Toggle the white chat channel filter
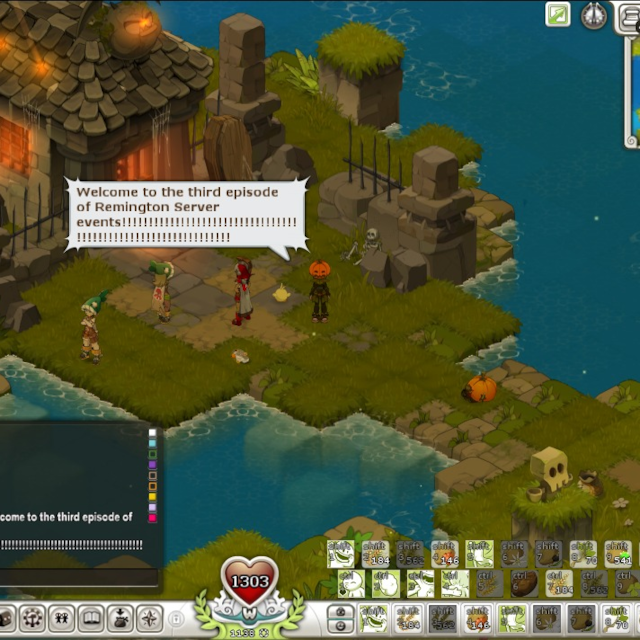Screen dimensions: 640x640 coord(153,433)
